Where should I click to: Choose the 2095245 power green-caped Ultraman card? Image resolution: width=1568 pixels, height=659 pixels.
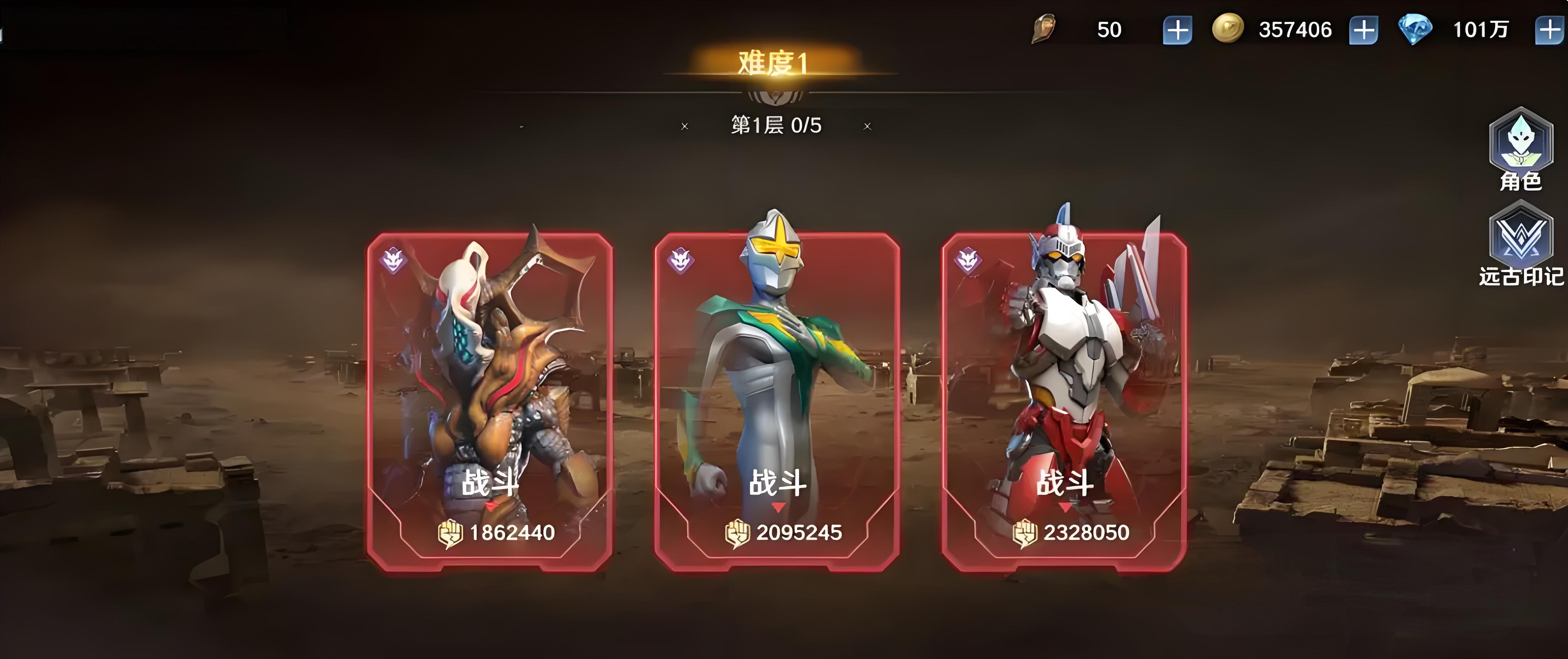tap(777, 402)
